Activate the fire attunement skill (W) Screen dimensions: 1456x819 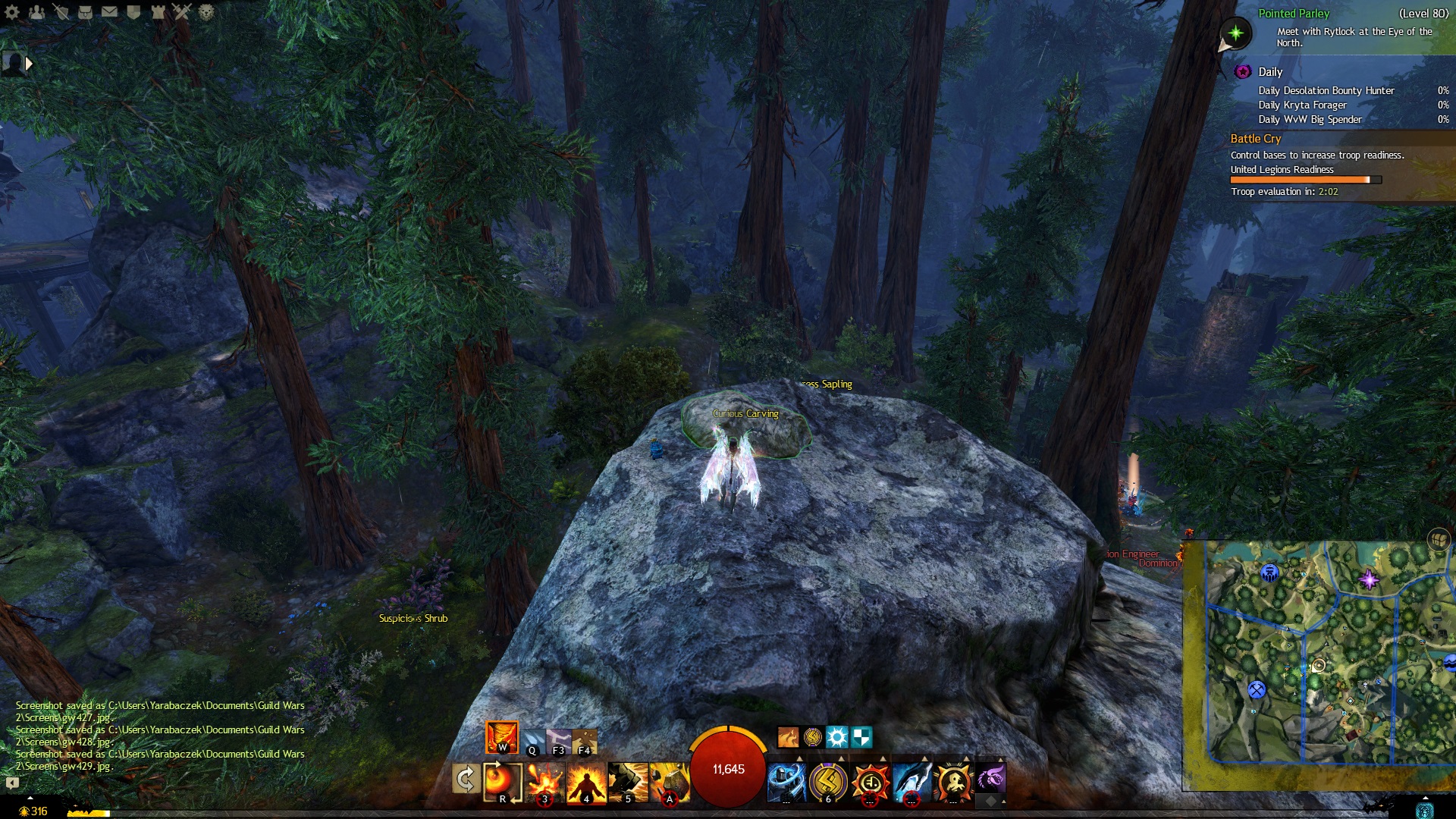(501, 736)
